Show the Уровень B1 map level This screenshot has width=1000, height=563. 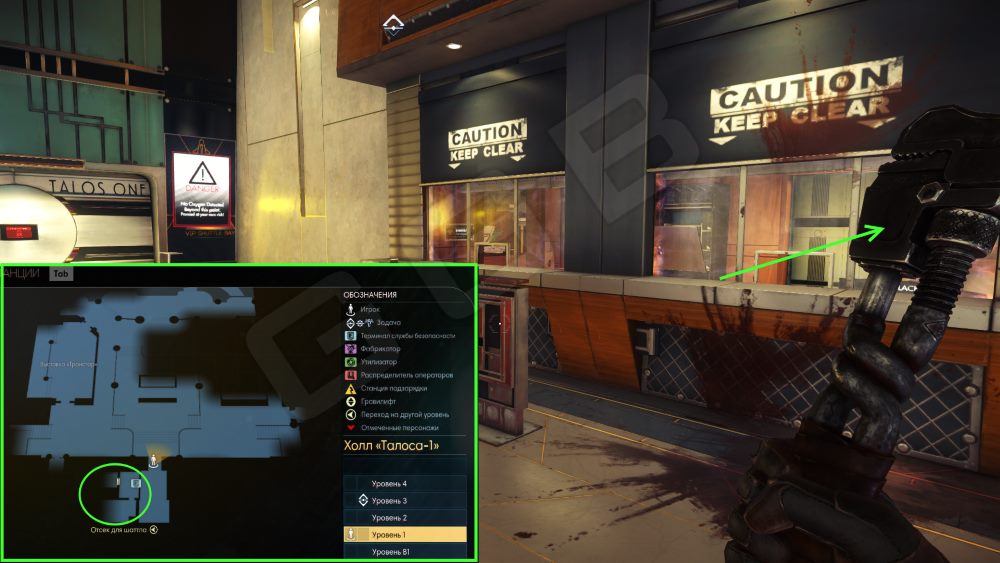[x=404, y=552]
